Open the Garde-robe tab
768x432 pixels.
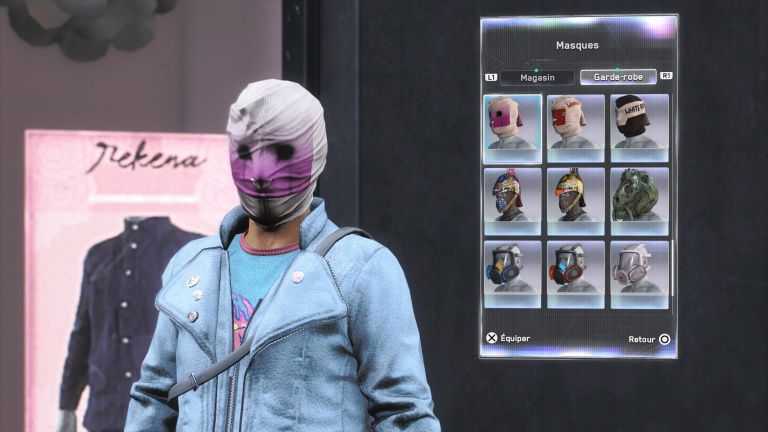click(618, 77)
